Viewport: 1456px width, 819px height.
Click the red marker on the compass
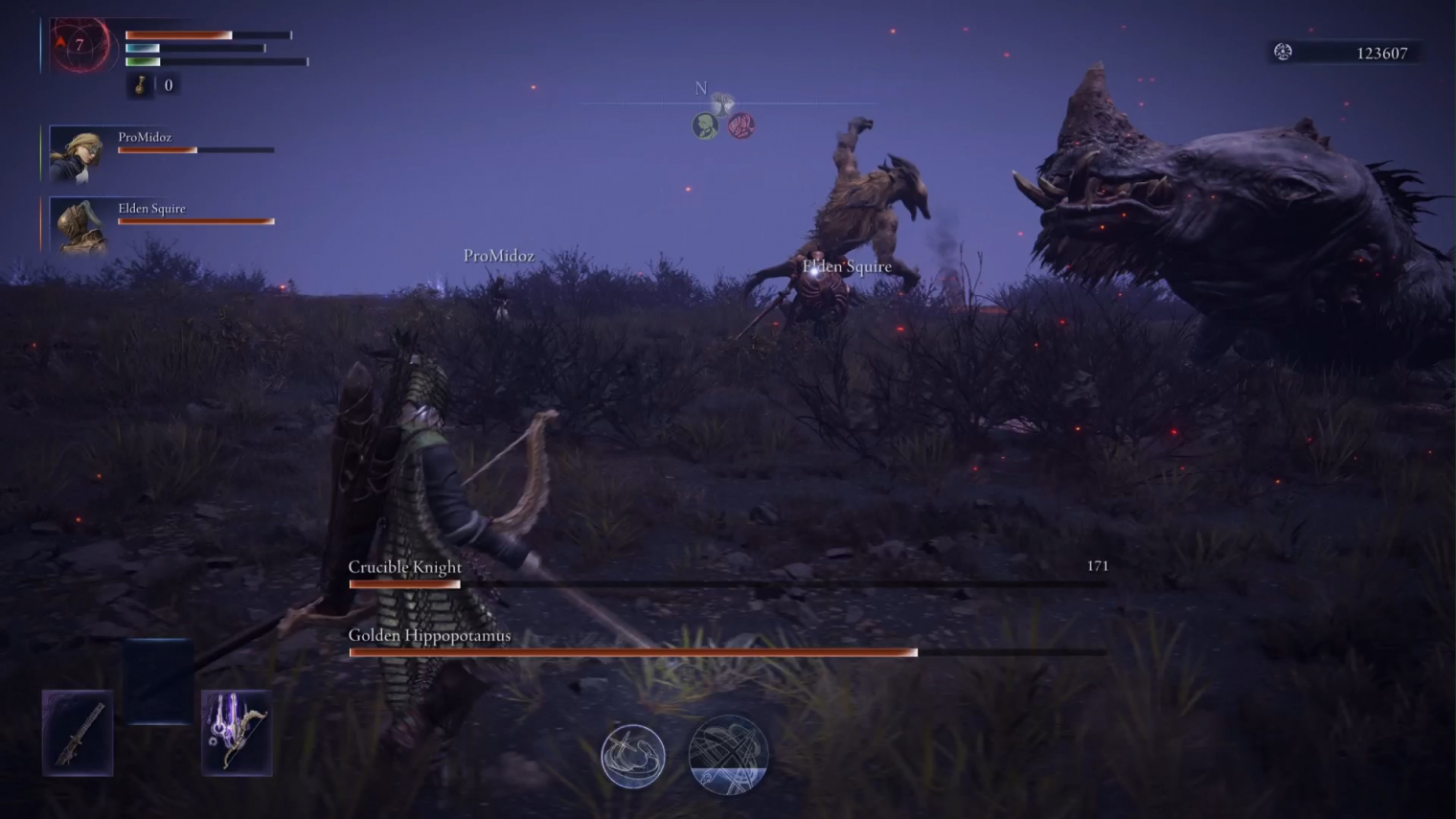tap(740, 125)
